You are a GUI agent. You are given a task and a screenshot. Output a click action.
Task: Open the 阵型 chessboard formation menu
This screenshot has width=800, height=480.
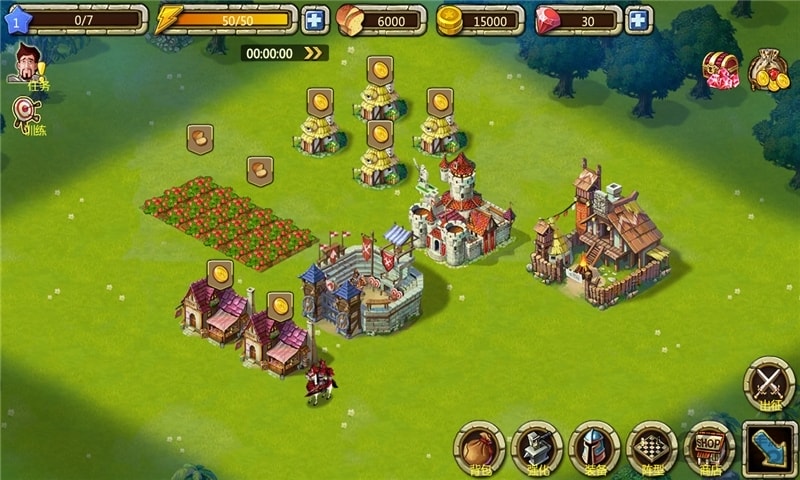click(x=652, y=446)
